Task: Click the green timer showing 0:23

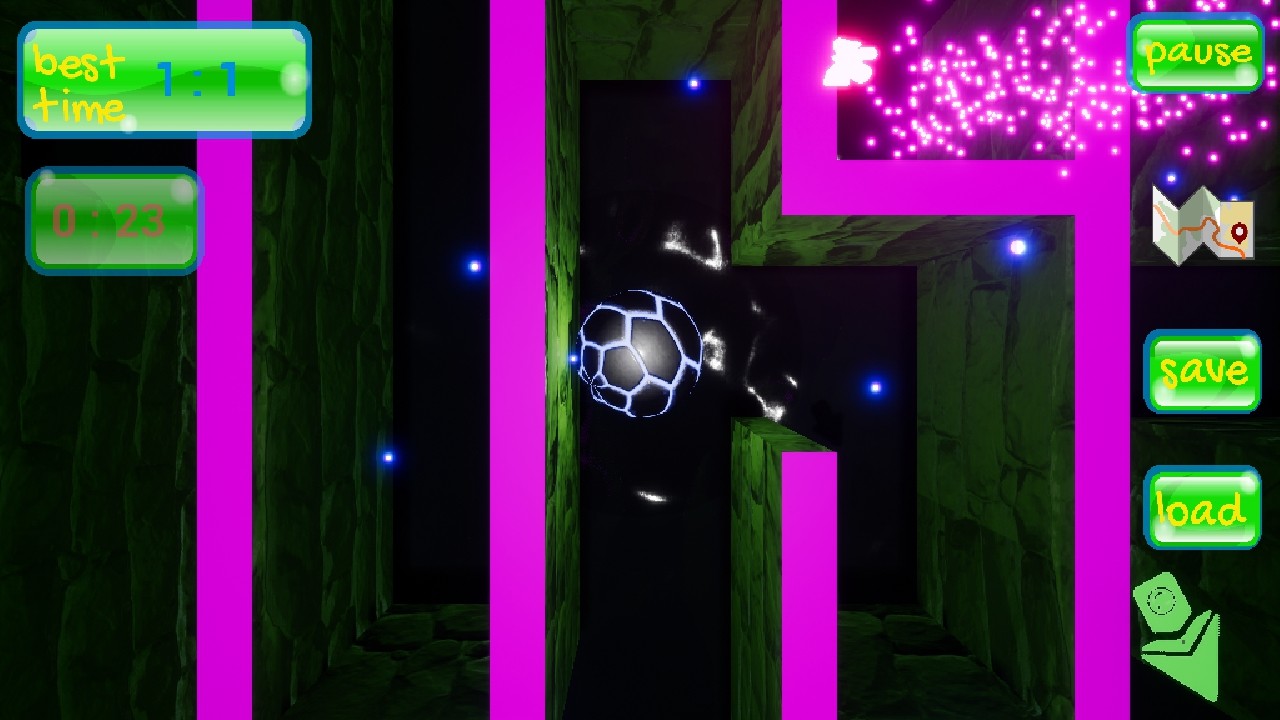Action: (x=113, y=218)
